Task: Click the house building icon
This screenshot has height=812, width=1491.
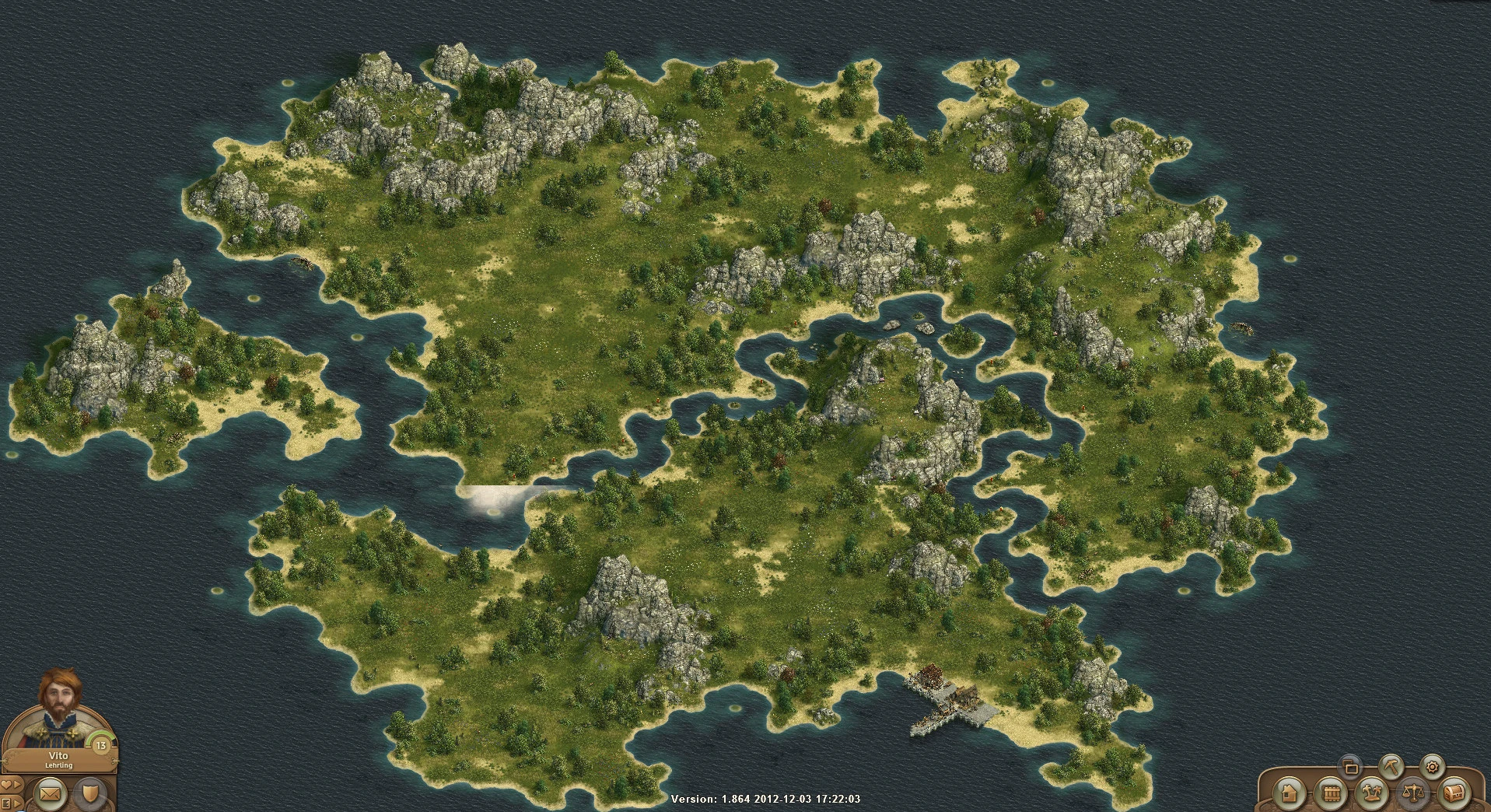Action: click(1290, 795)
